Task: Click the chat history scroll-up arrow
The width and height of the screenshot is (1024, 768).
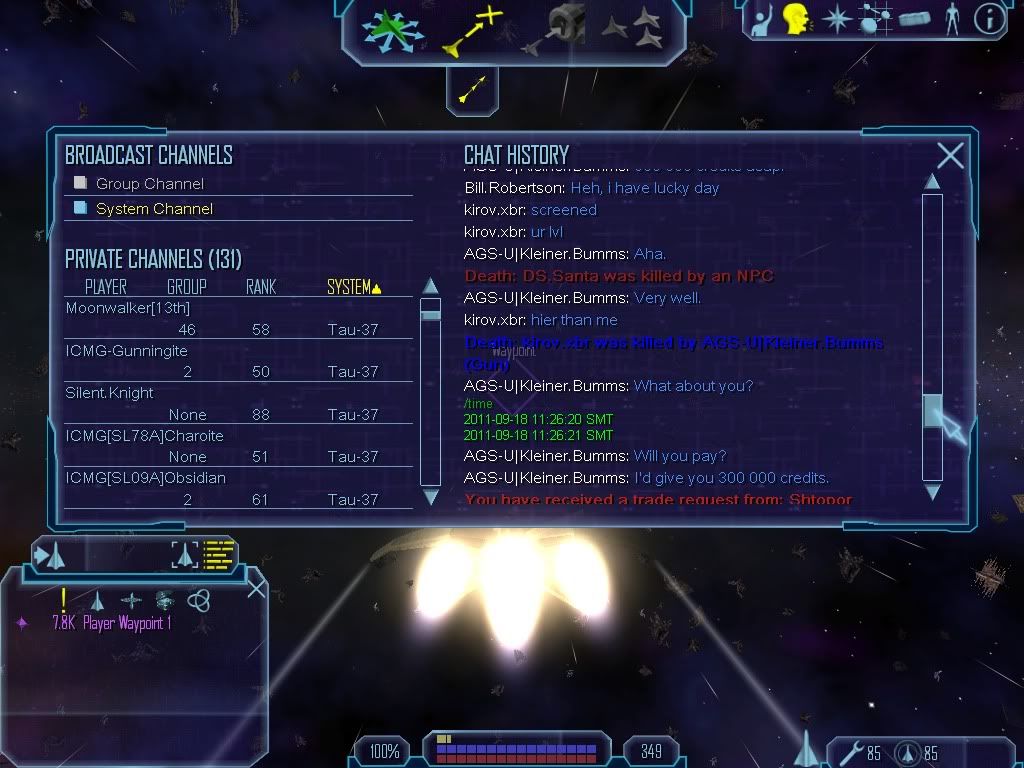Action: click(932, 182)
